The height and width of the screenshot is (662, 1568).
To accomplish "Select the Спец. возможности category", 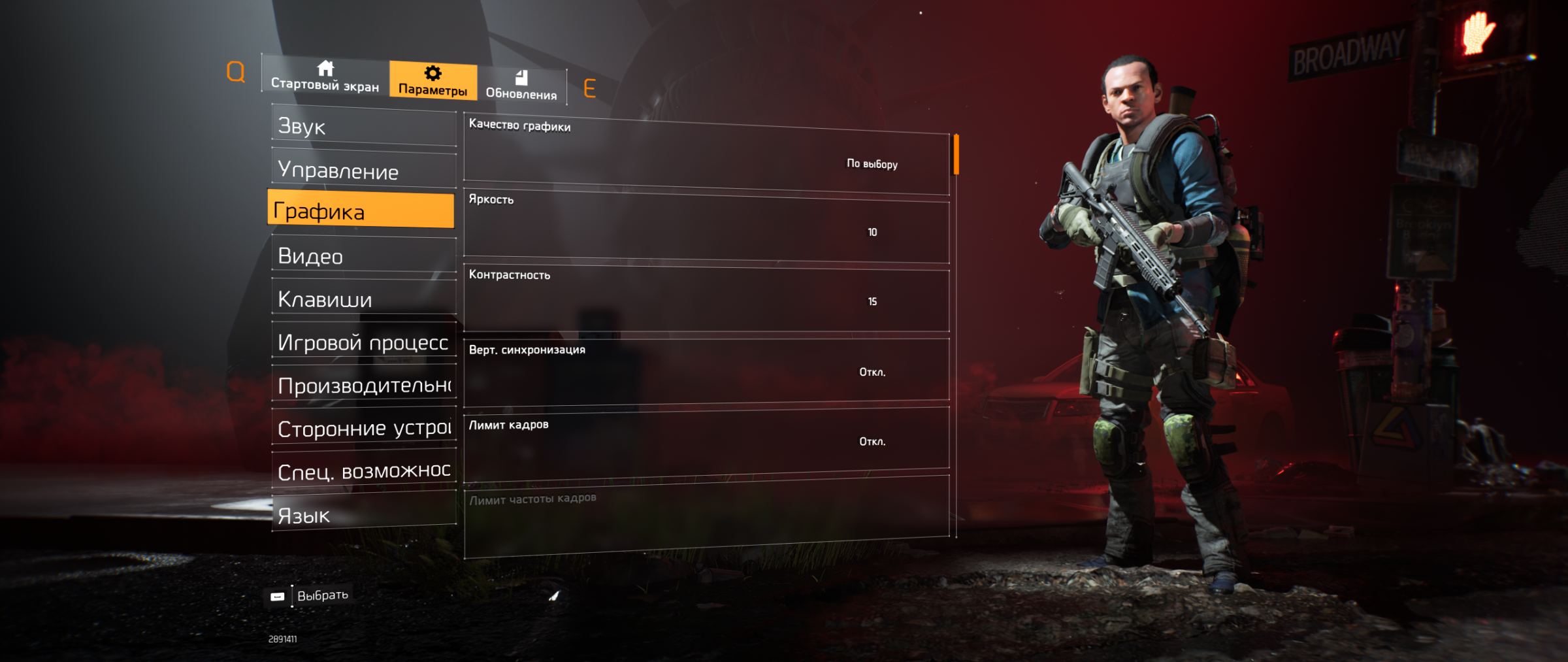I will point(363,471).
